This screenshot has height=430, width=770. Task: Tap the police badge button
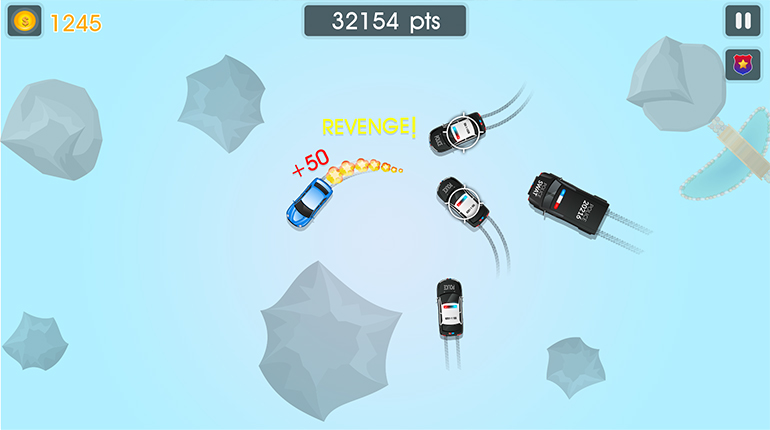point(742,65)
